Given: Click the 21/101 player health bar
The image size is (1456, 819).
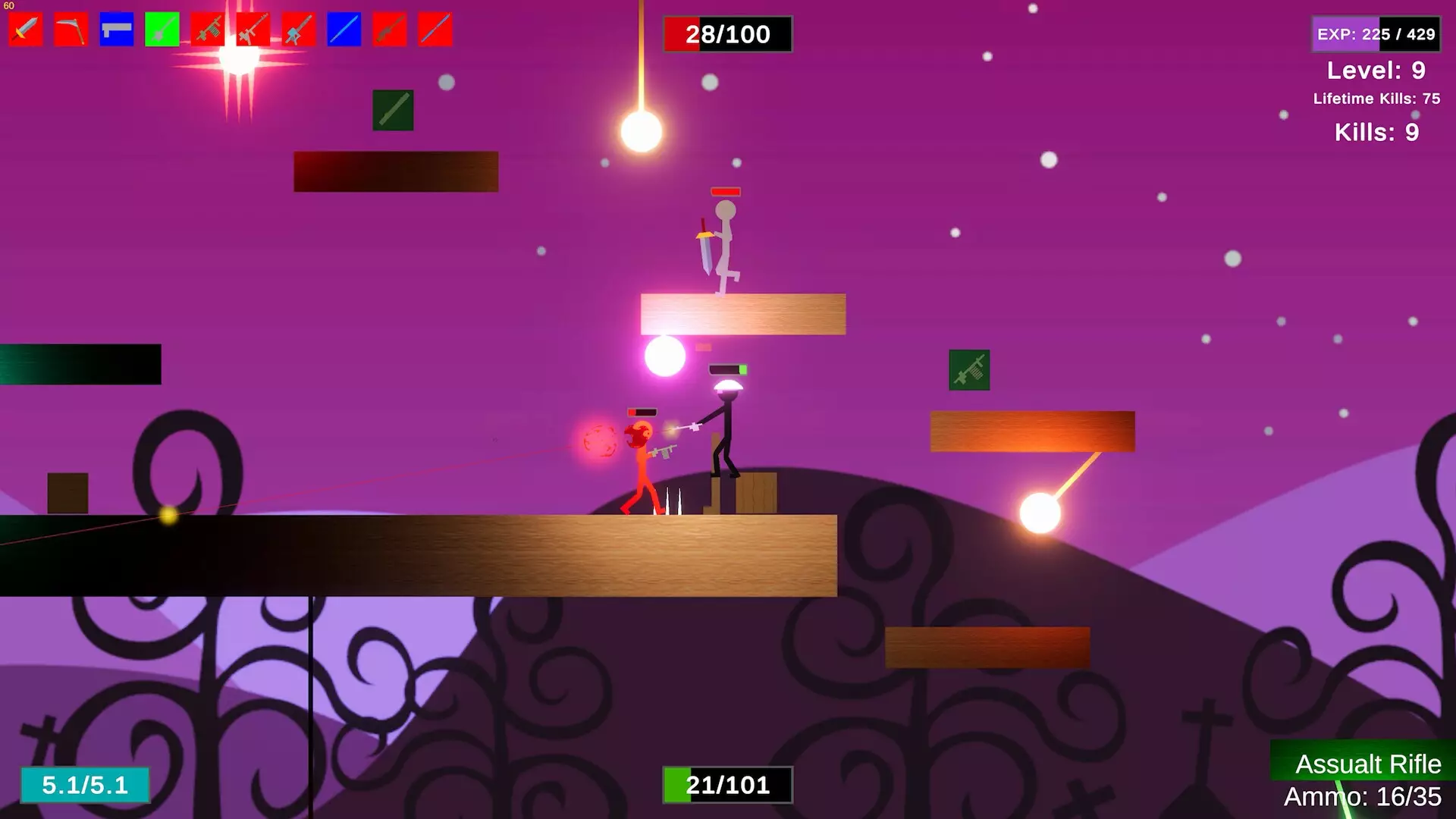Looking at the screenshot, I should (x=727, y=784).
